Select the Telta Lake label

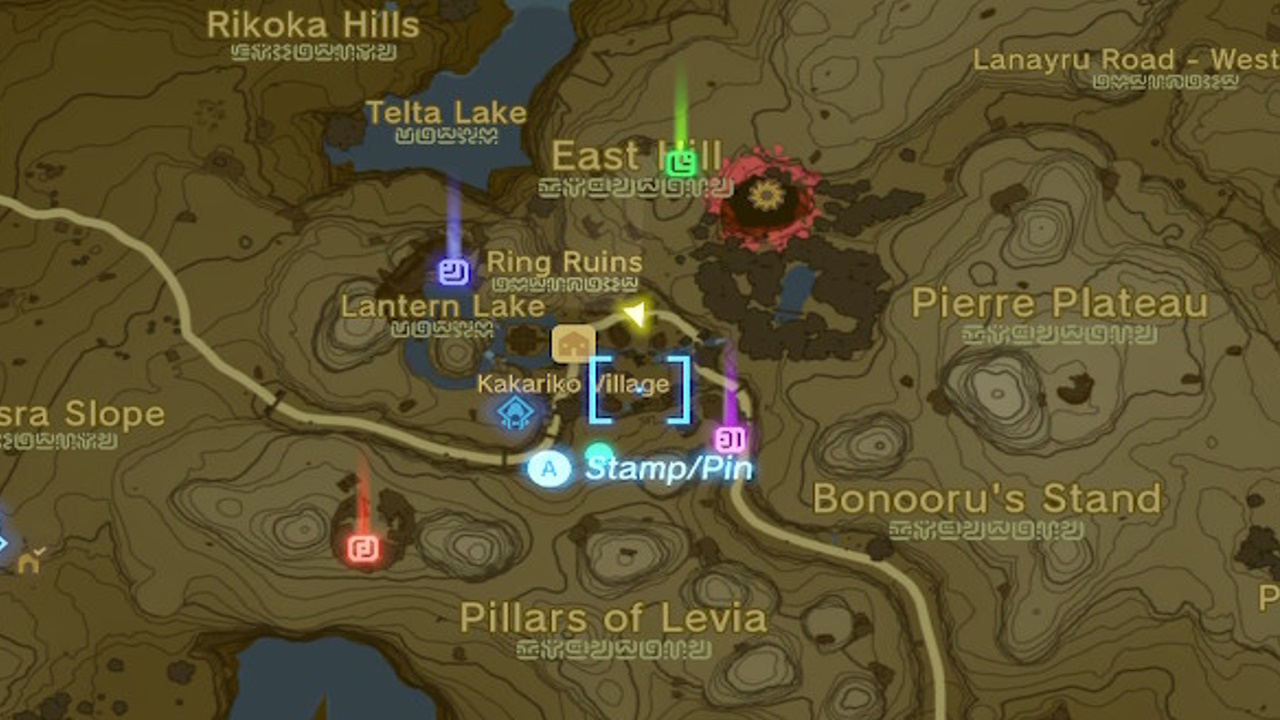449,113
